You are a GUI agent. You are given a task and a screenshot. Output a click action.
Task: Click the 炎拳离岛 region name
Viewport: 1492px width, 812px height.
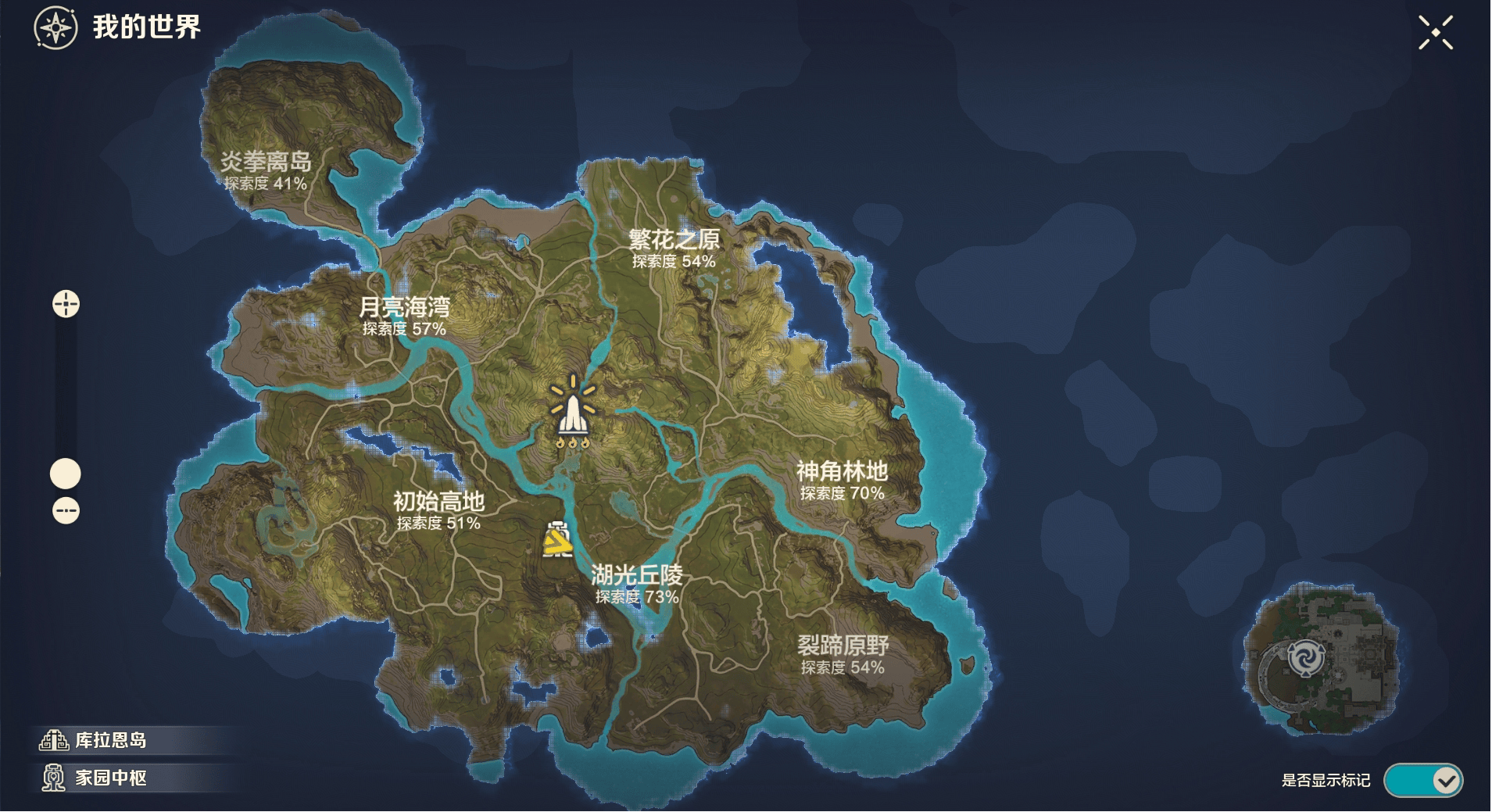pyautogui.click(x=267, y=161)
